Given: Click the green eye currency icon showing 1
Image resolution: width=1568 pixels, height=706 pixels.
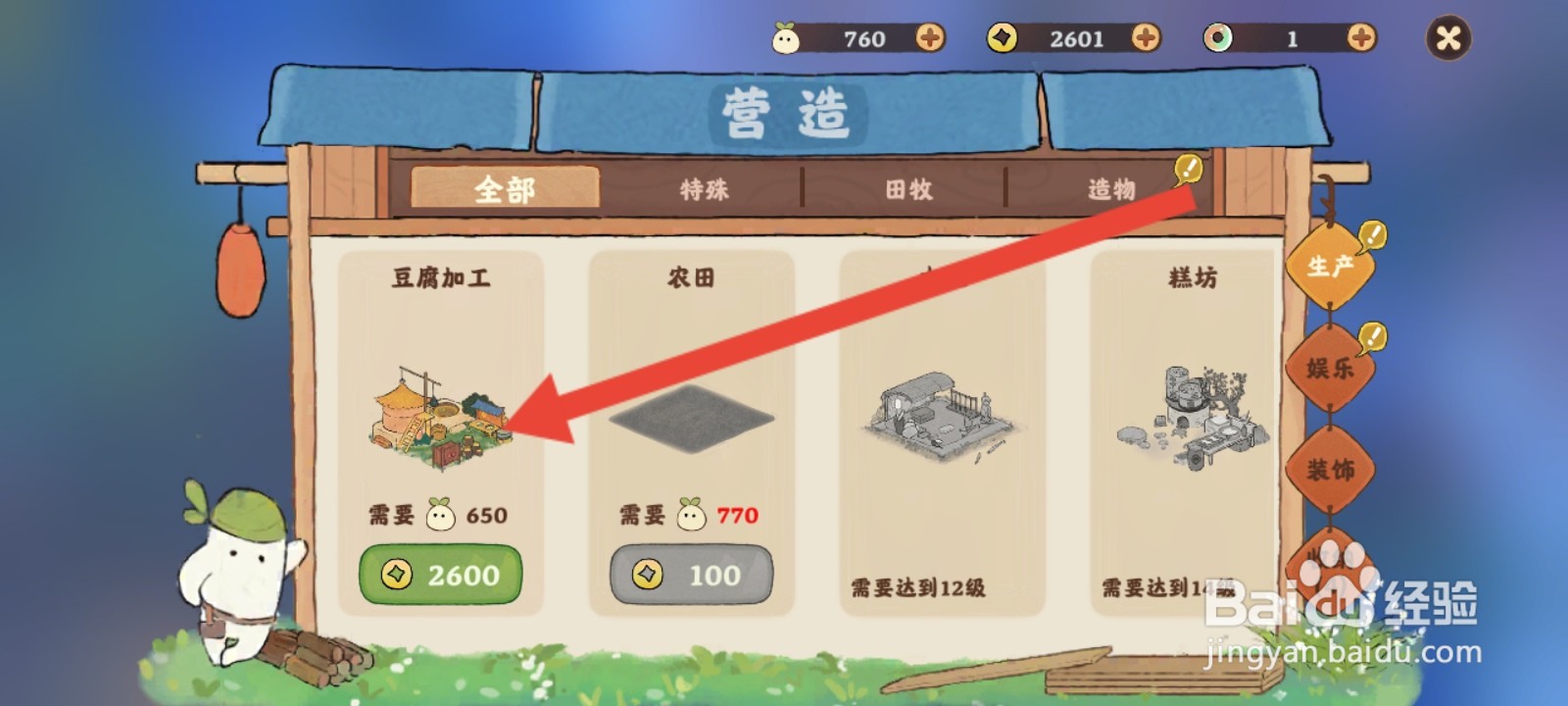Looking at the screenshot, I should (1220, 39).
